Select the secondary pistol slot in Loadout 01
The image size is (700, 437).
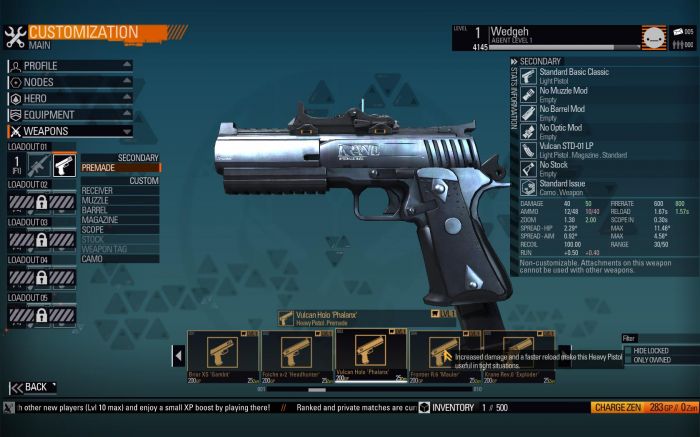64,165
